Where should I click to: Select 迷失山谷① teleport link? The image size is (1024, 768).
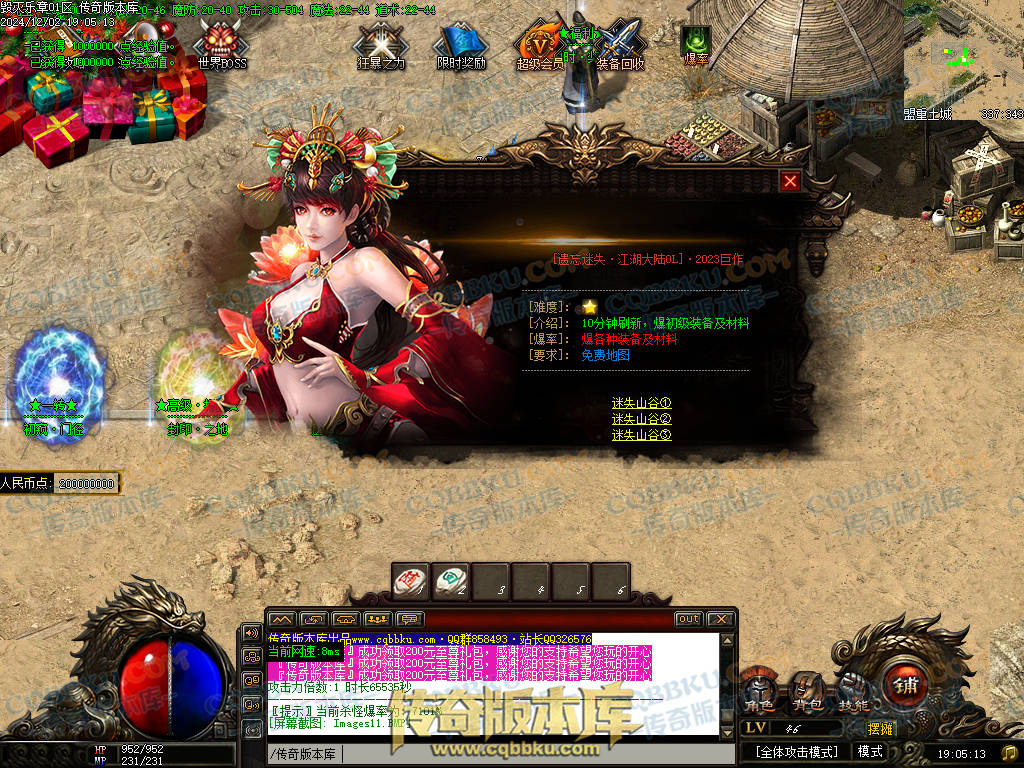[x=641, y=403]
